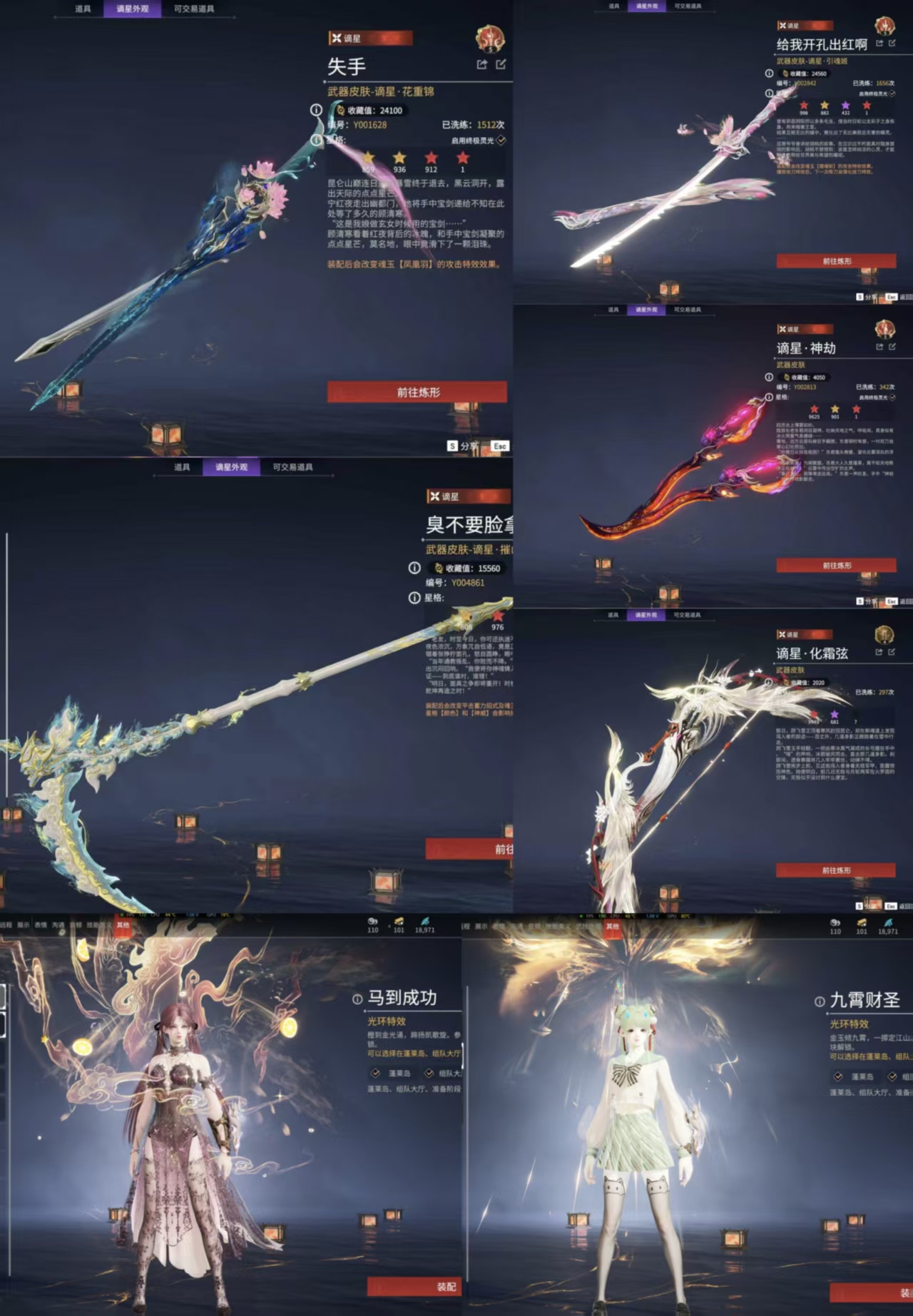Show info for 收藏值 15560
This screenshot has width=913, height=1316.
coord(414,568)
